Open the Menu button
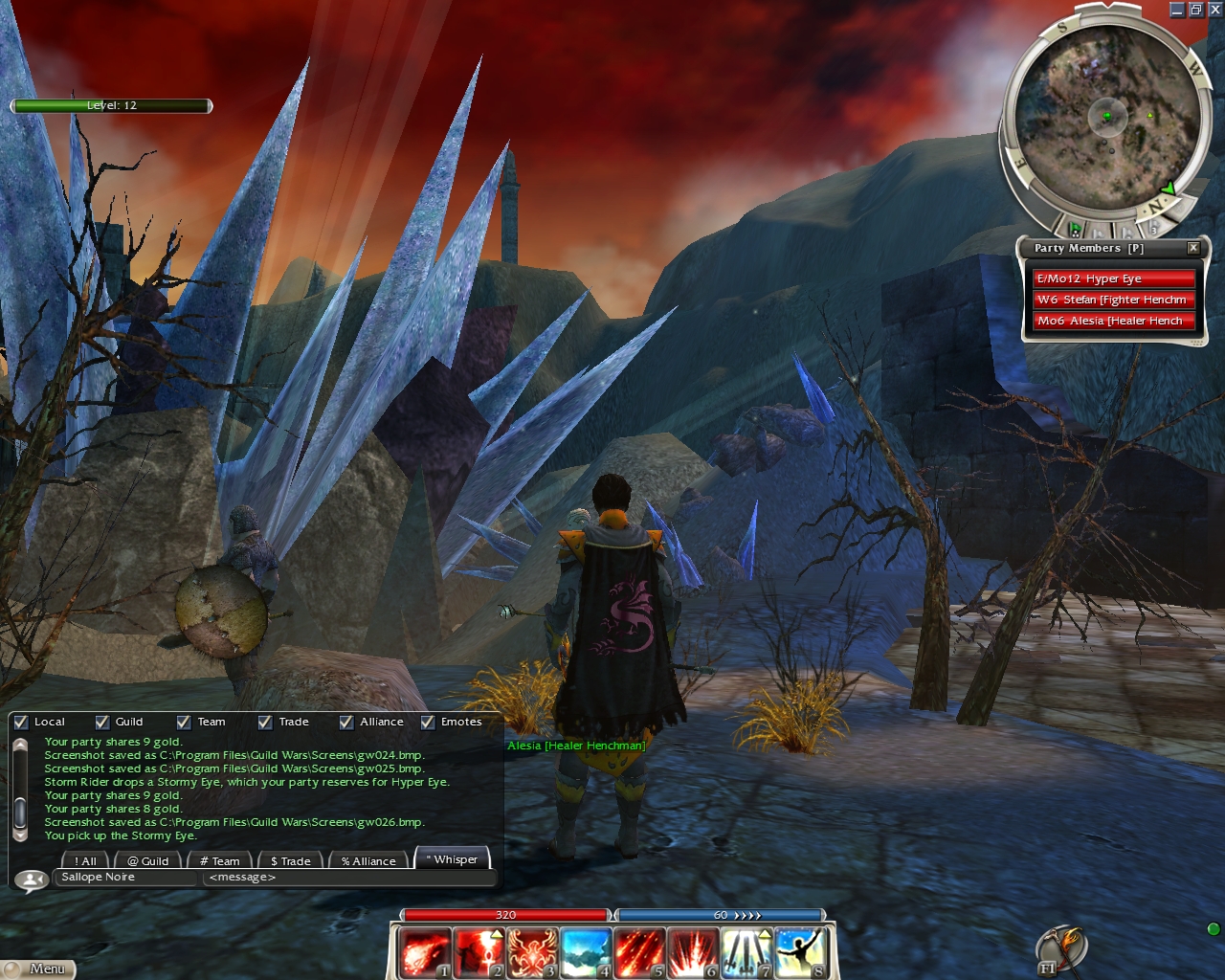Viewport: 1225px width, 980px height. pos(38,969)
